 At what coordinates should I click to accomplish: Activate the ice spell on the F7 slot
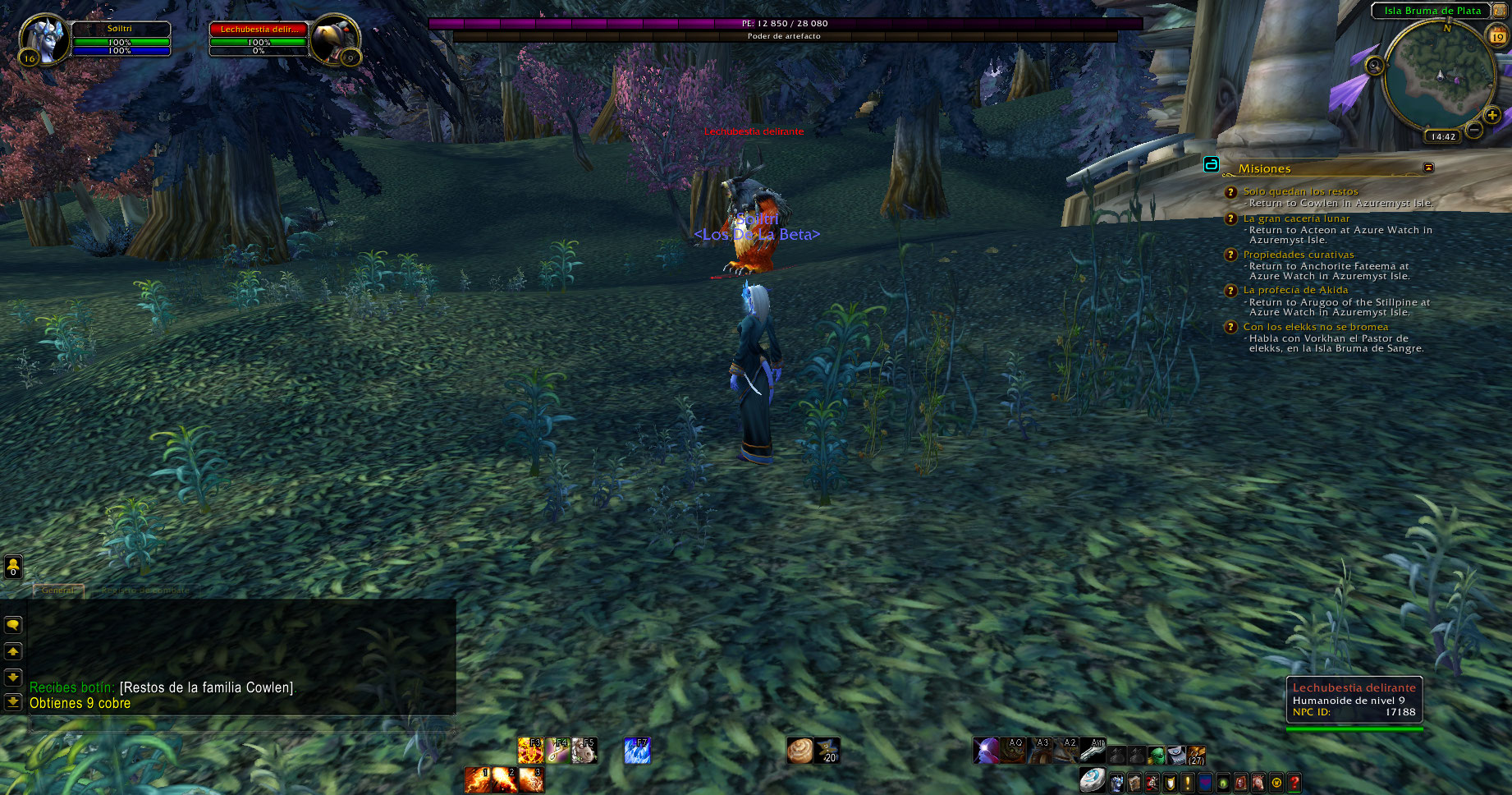[x=637, y=751]
